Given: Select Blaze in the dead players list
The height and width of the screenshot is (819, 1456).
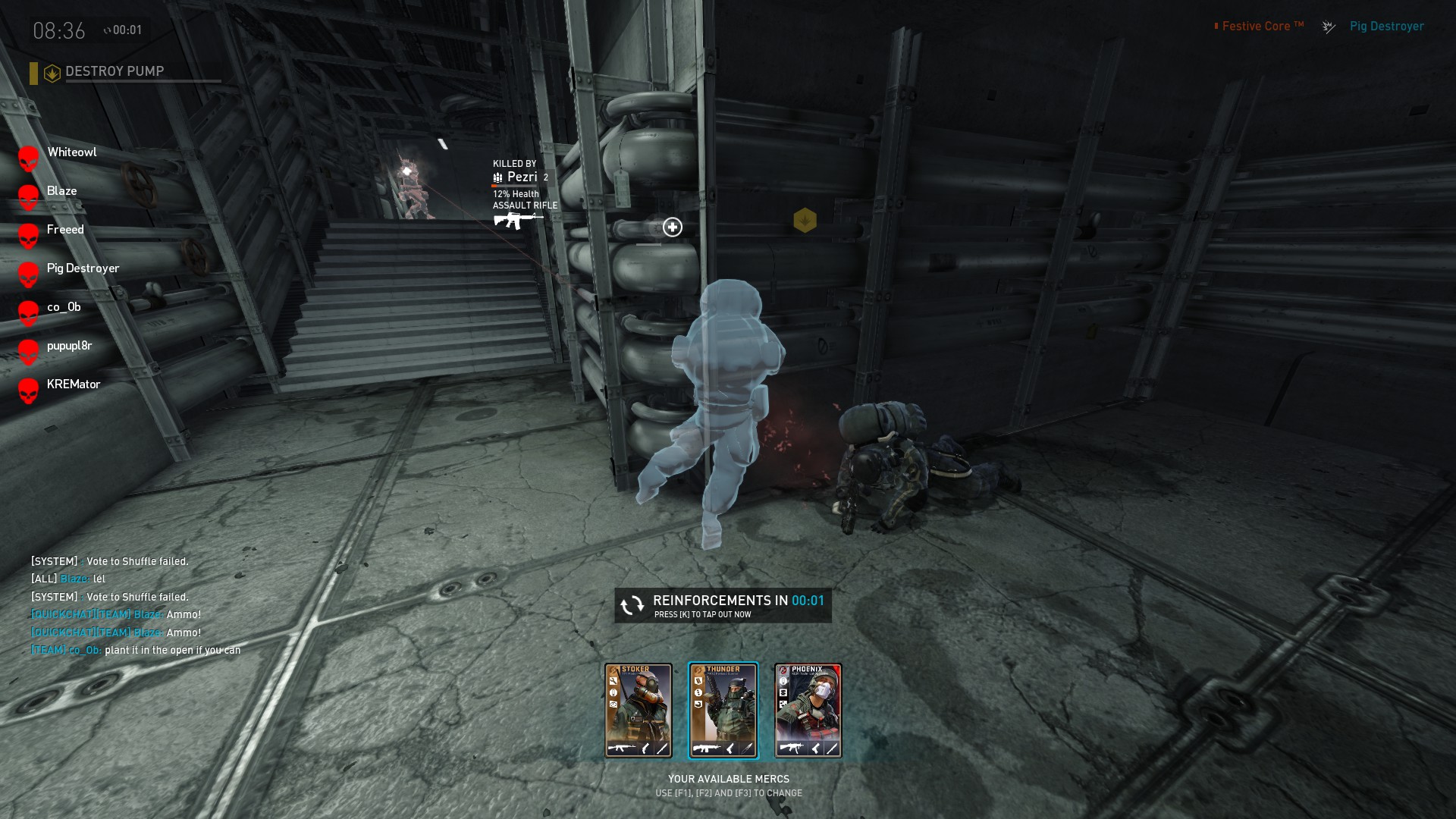Looking at the screenshot, I should [61, 191].
